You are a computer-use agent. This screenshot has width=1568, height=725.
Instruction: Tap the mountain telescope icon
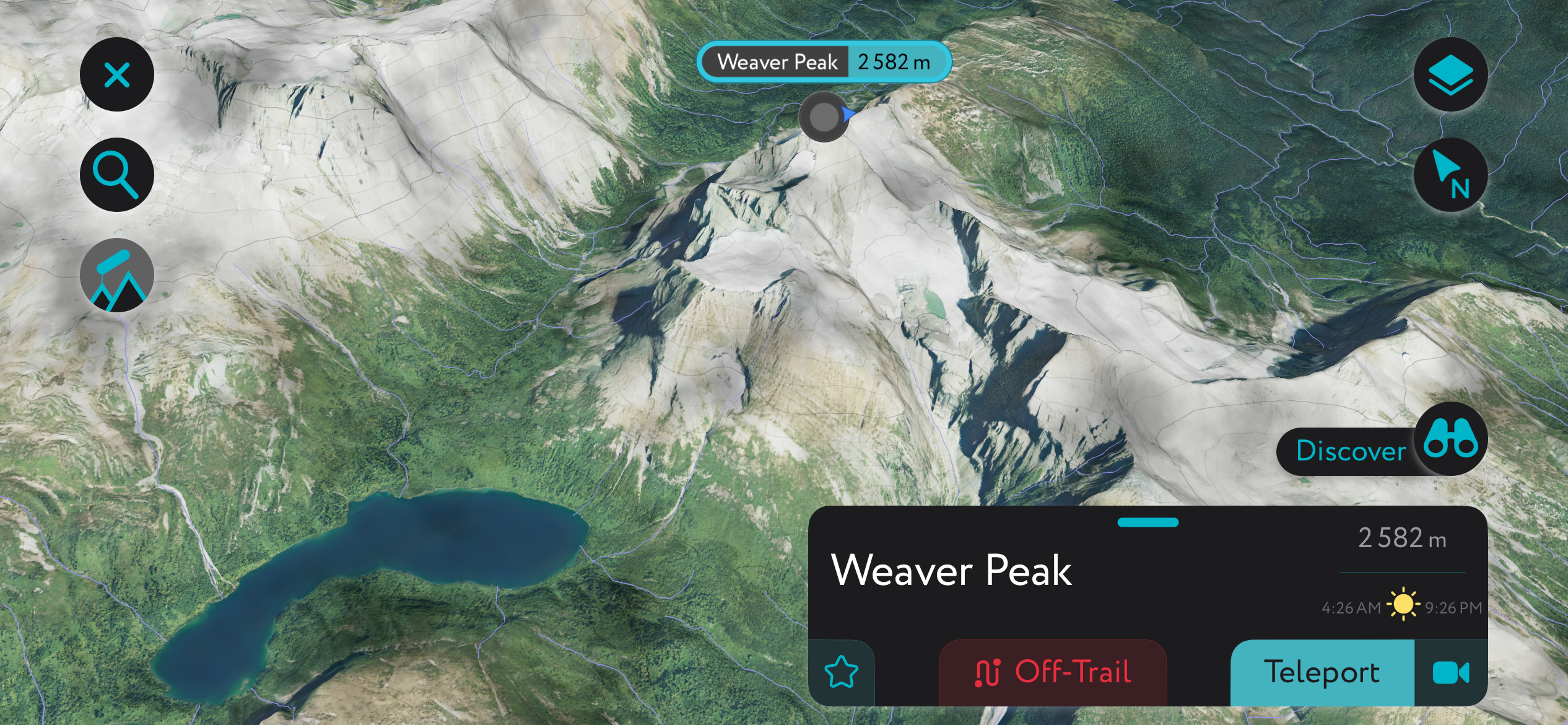pos(117,276)
